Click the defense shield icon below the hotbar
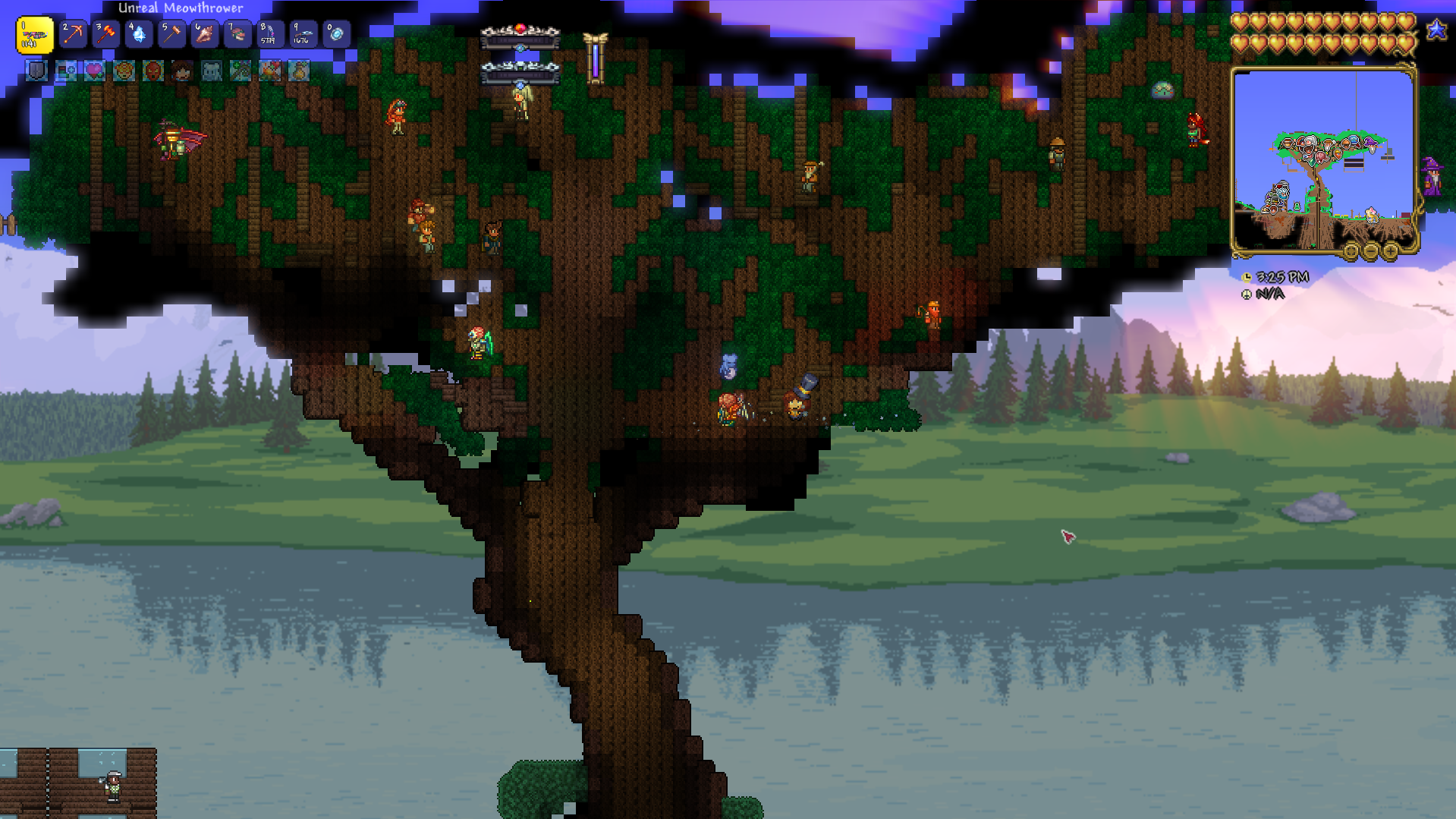Screen dimensions: 1456x819 (x=35, y=71)
